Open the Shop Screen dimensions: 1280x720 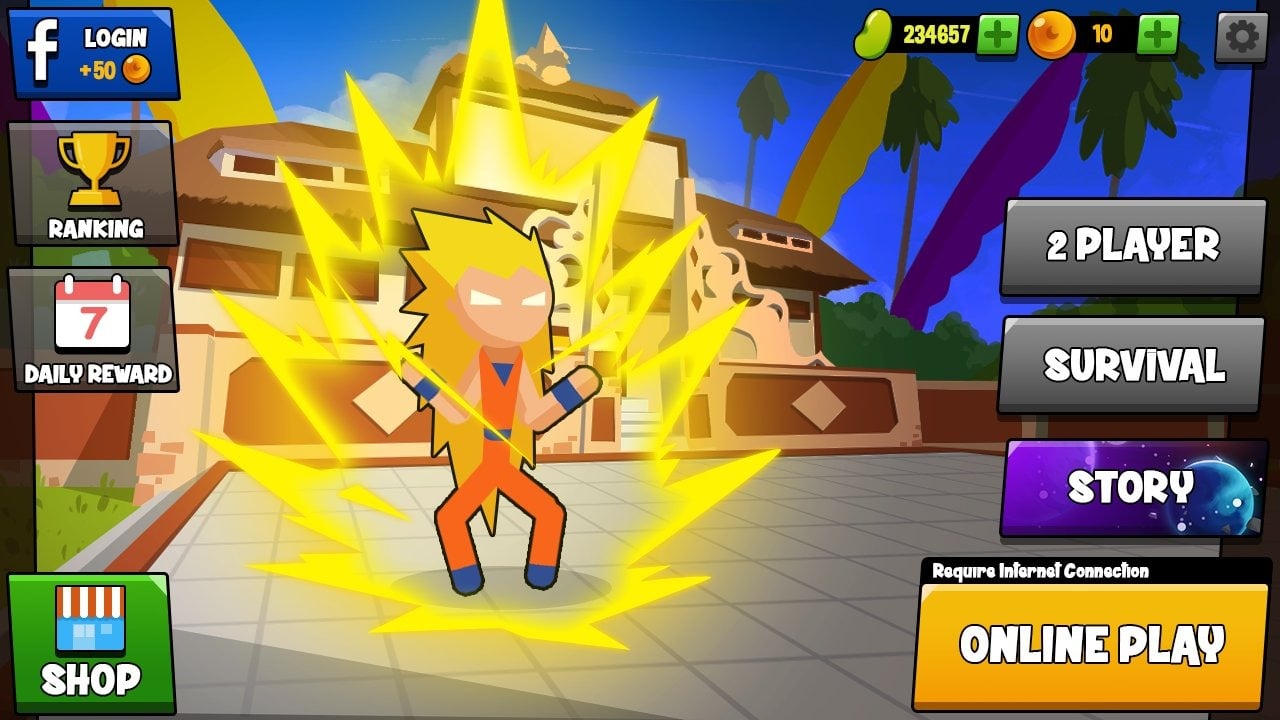91,642
